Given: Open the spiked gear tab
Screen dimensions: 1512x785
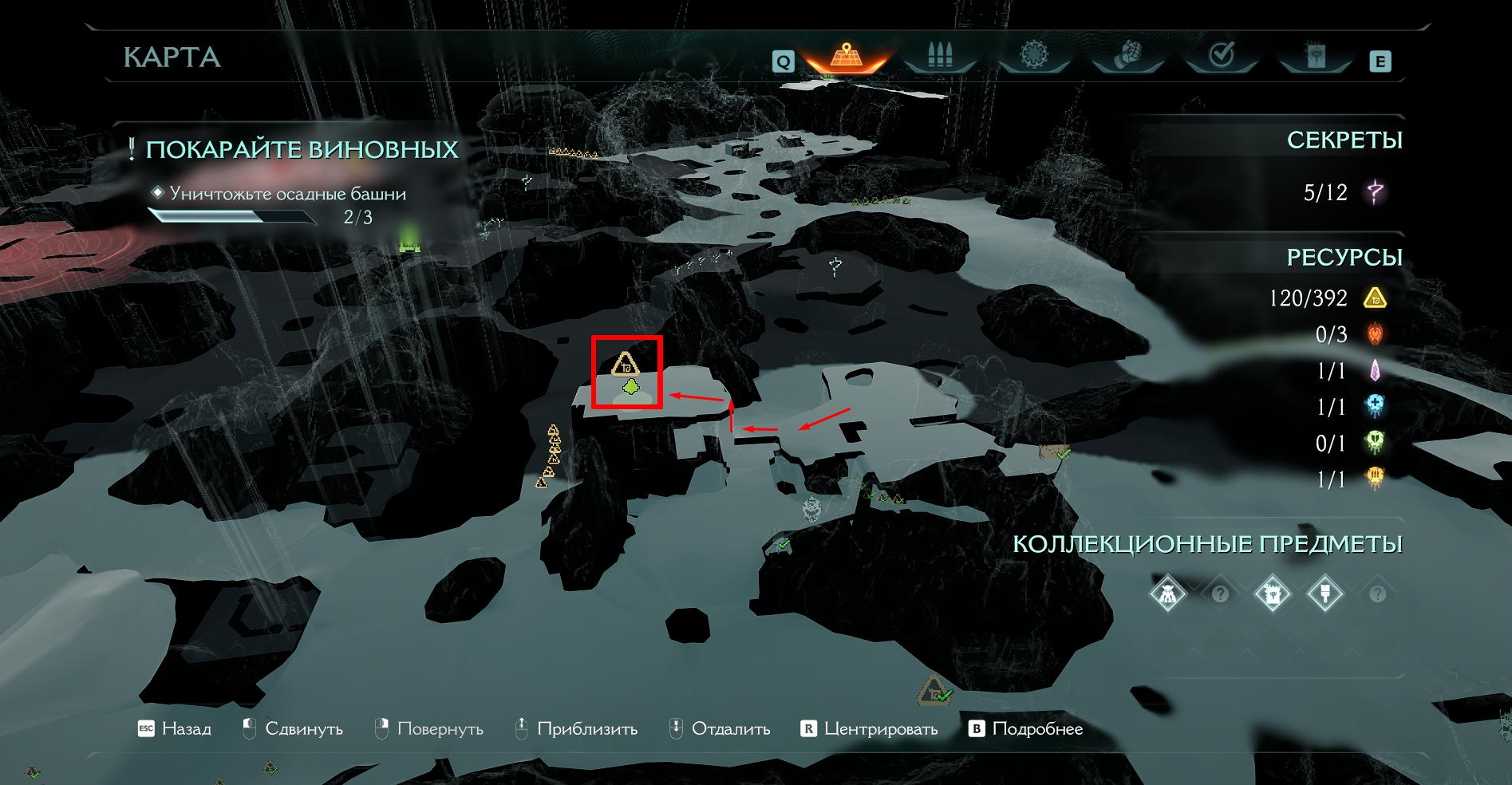Looking at the screenshot, I should [x=1034, y=56].
